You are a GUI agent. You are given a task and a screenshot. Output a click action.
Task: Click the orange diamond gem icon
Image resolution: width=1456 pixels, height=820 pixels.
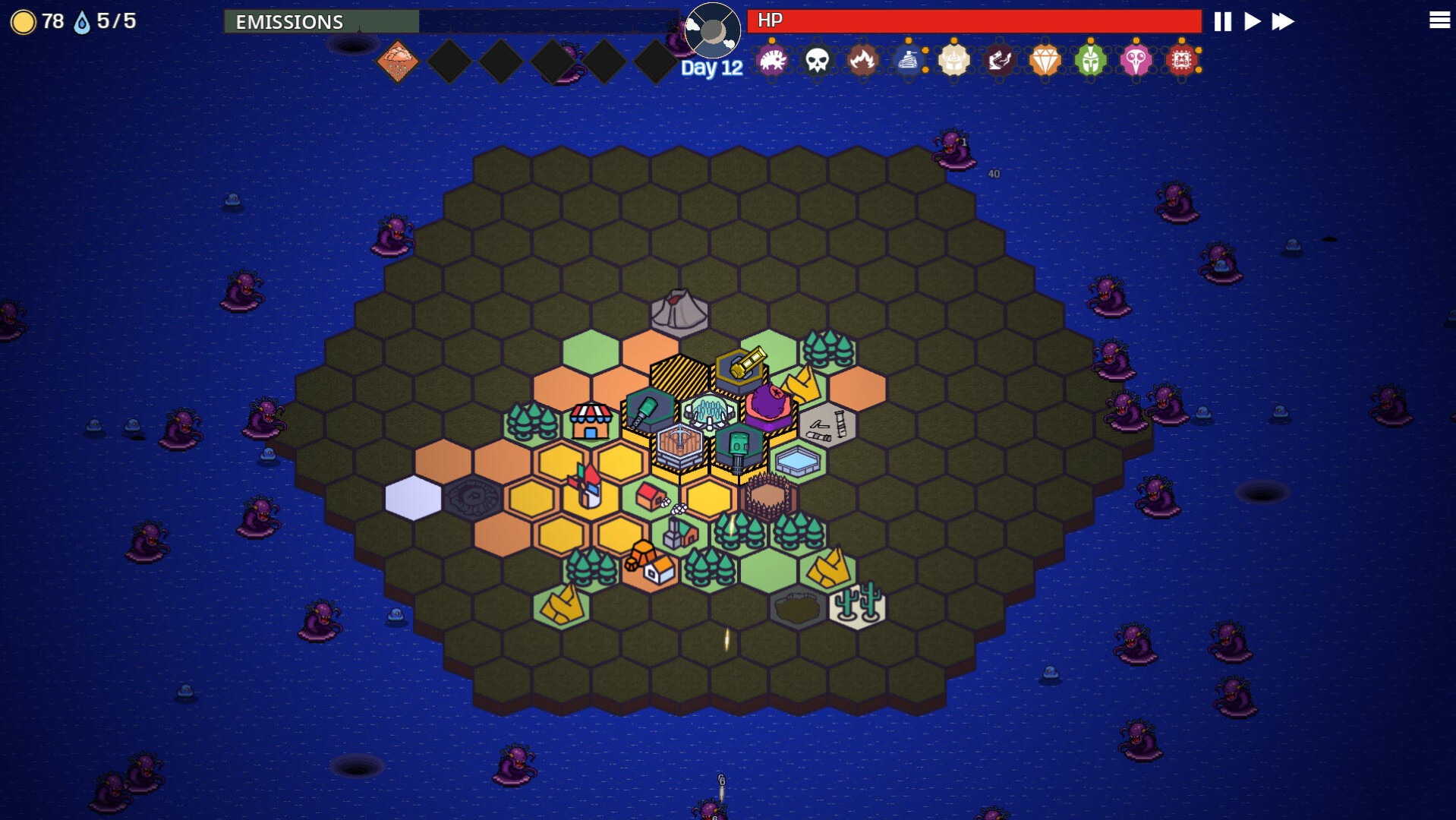click(1046, 61)
